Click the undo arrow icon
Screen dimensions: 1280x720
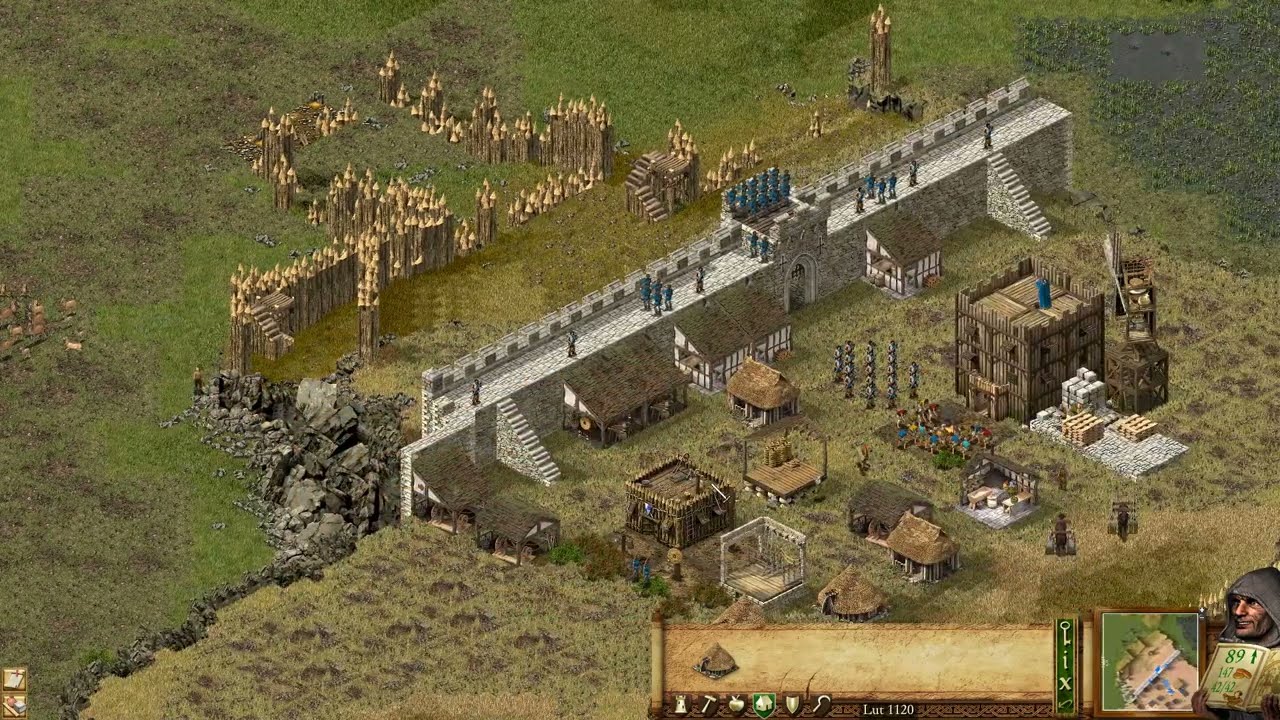tap(1066, 705)
